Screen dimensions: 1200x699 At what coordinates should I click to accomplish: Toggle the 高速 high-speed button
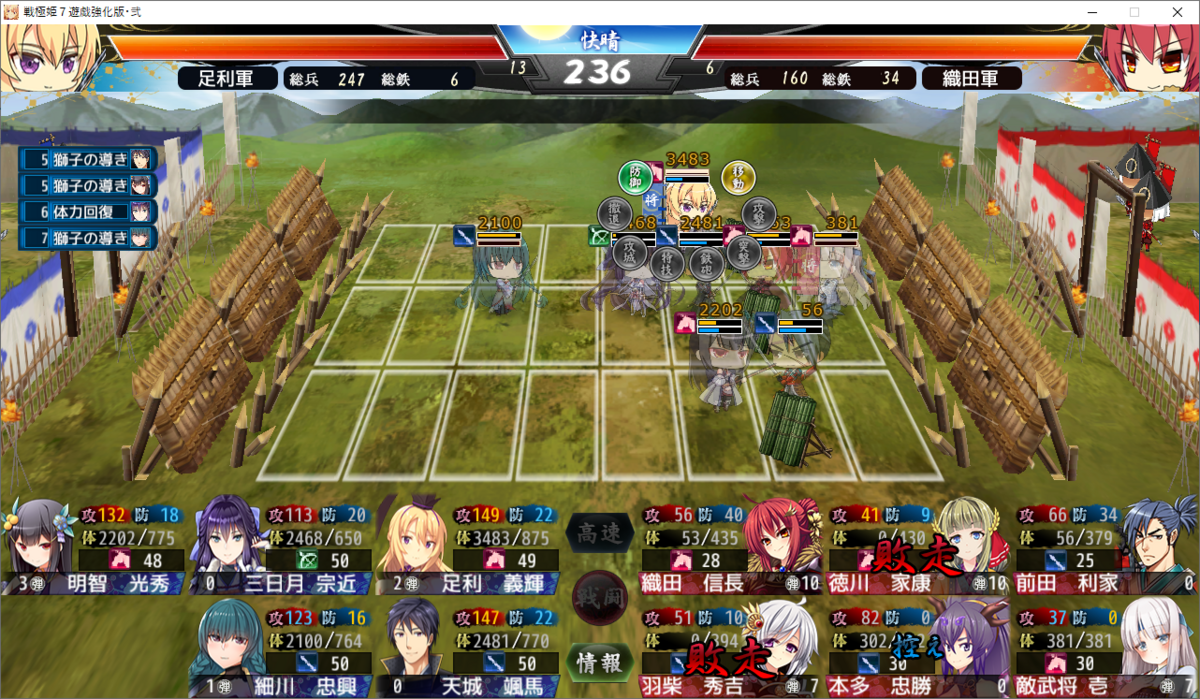click(599, 534)
